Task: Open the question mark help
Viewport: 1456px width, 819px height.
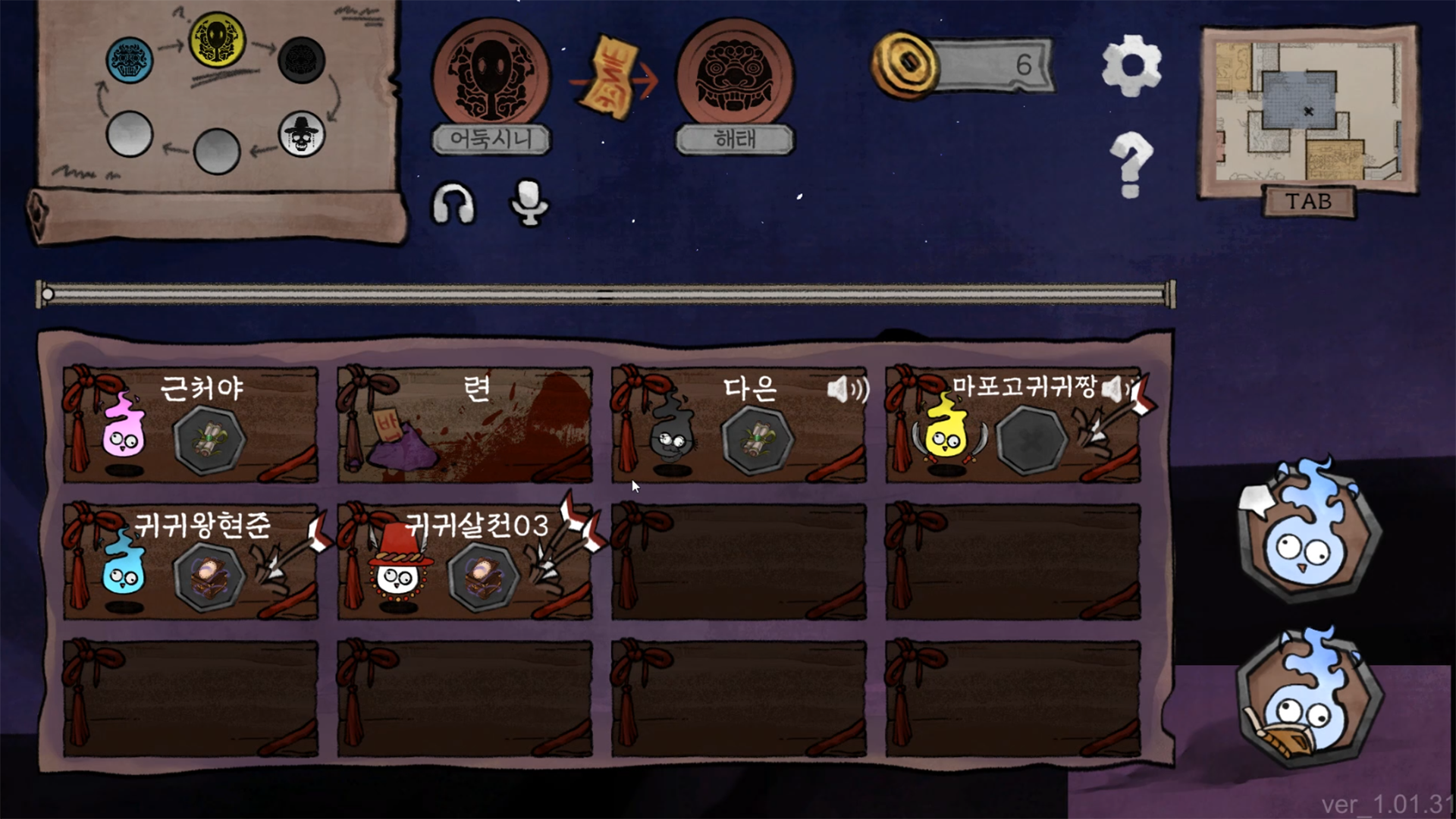Action: (x=1131, y=164)
